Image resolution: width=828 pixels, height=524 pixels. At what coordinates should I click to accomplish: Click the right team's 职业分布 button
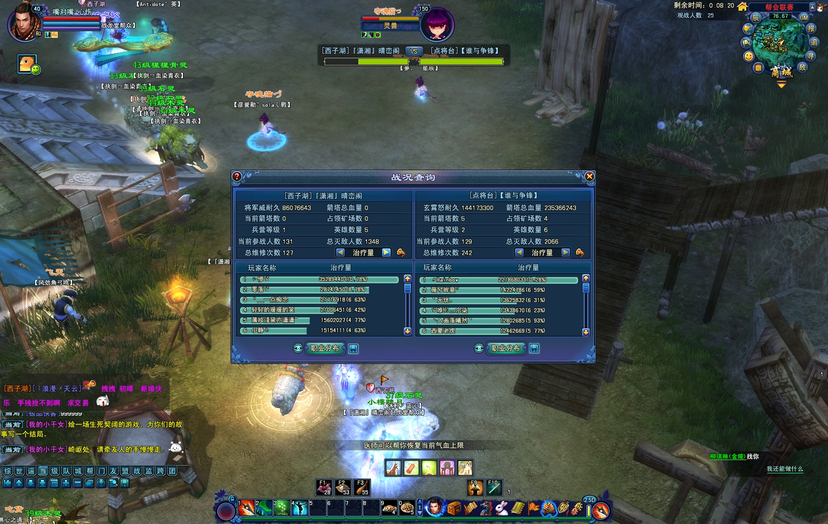[x=507, y=348]
